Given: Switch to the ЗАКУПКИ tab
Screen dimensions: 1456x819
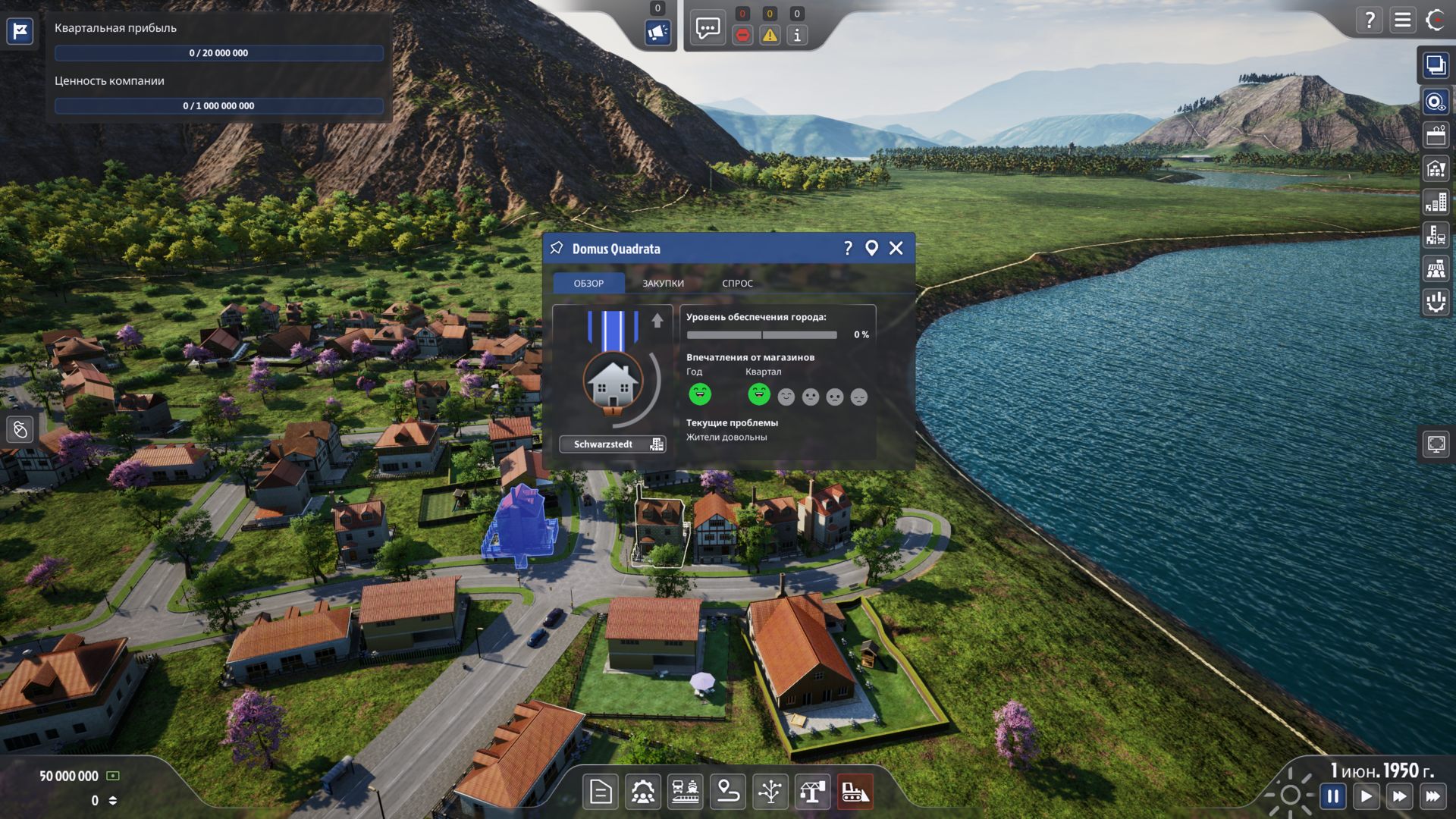Looking at the screenshot, I should click(x=663, y=283).
